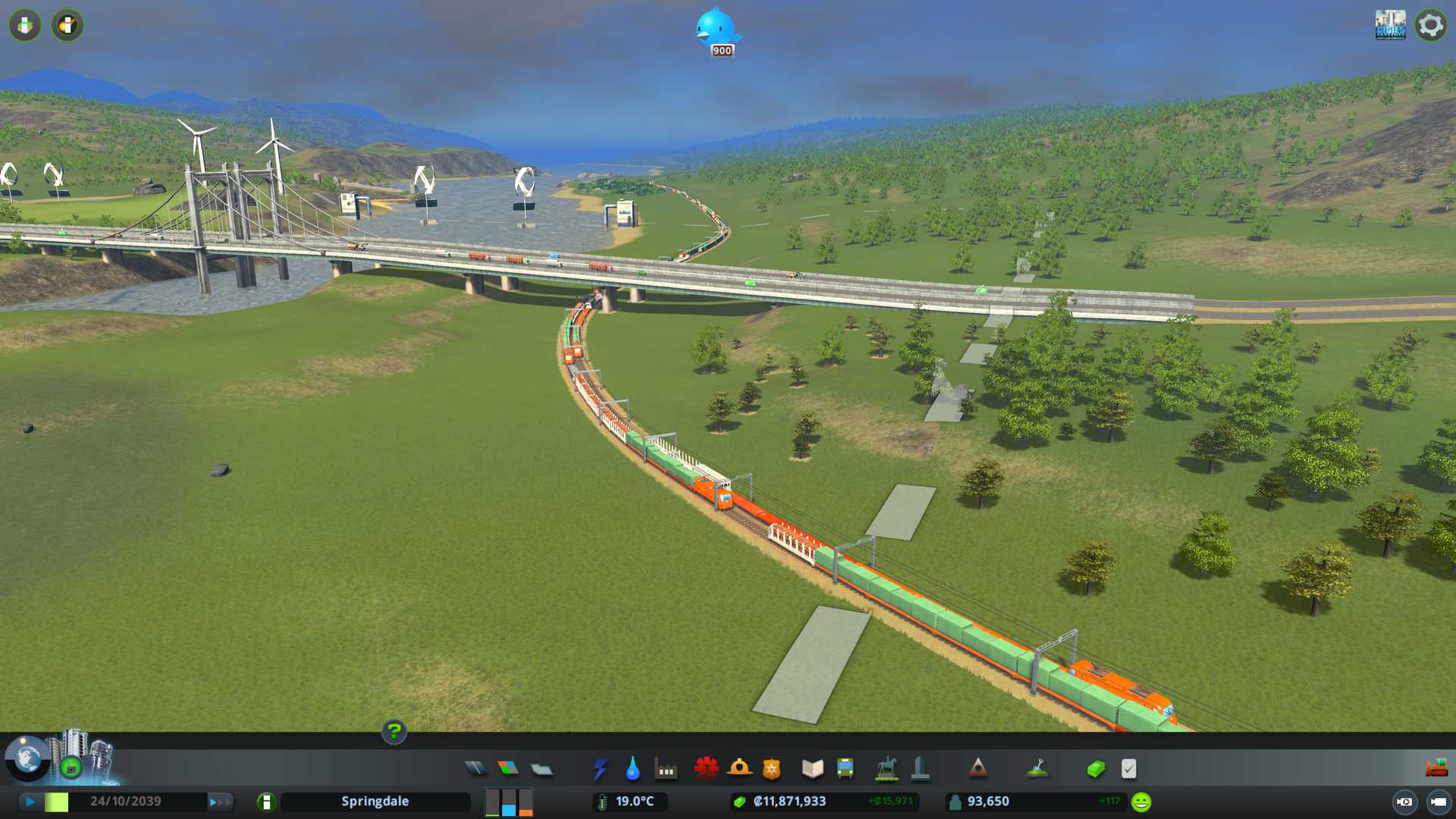
Task: Open the gear options menu
Action: pyautogui.click(x=1430, y=26)
